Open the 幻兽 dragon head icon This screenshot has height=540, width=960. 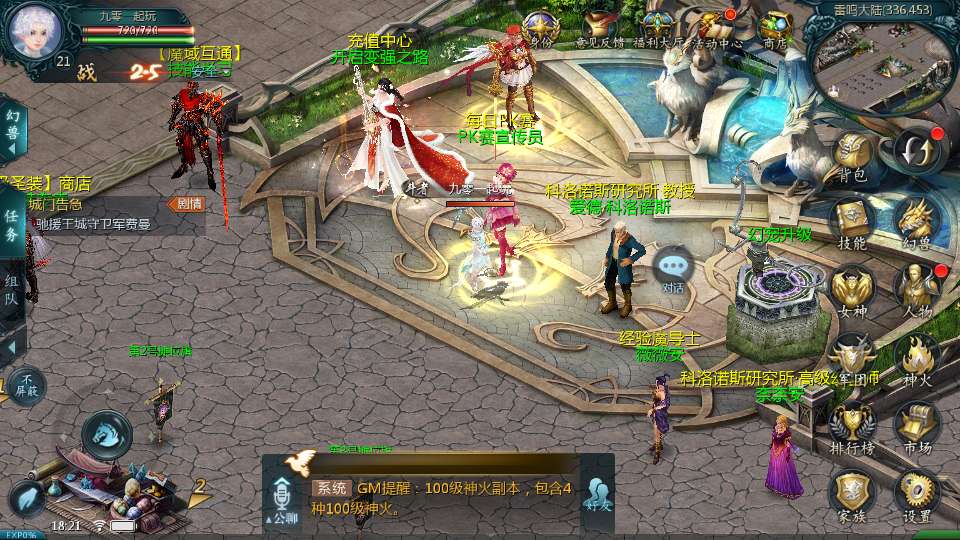coord(916,220)
